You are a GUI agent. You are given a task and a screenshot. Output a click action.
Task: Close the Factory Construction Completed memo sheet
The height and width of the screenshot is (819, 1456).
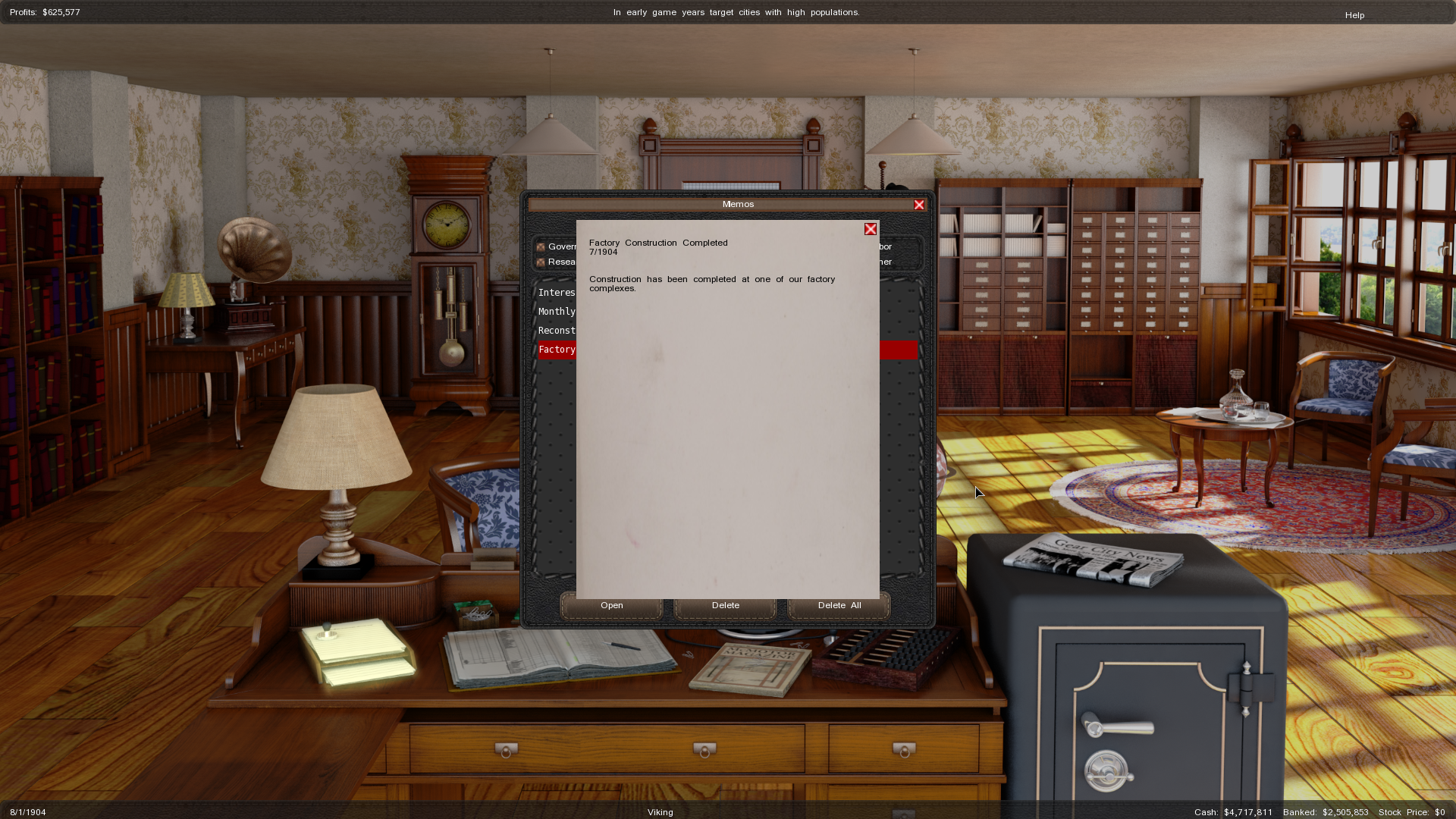tap(871, 229)
